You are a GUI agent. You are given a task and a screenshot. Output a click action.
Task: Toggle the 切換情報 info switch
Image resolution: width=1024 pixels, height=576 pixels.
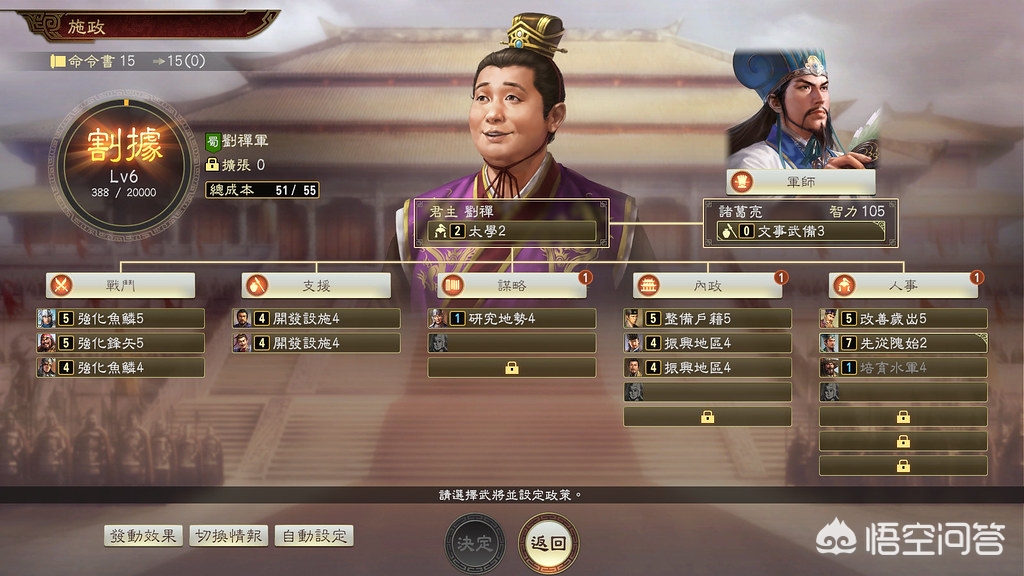pos(228,535)
